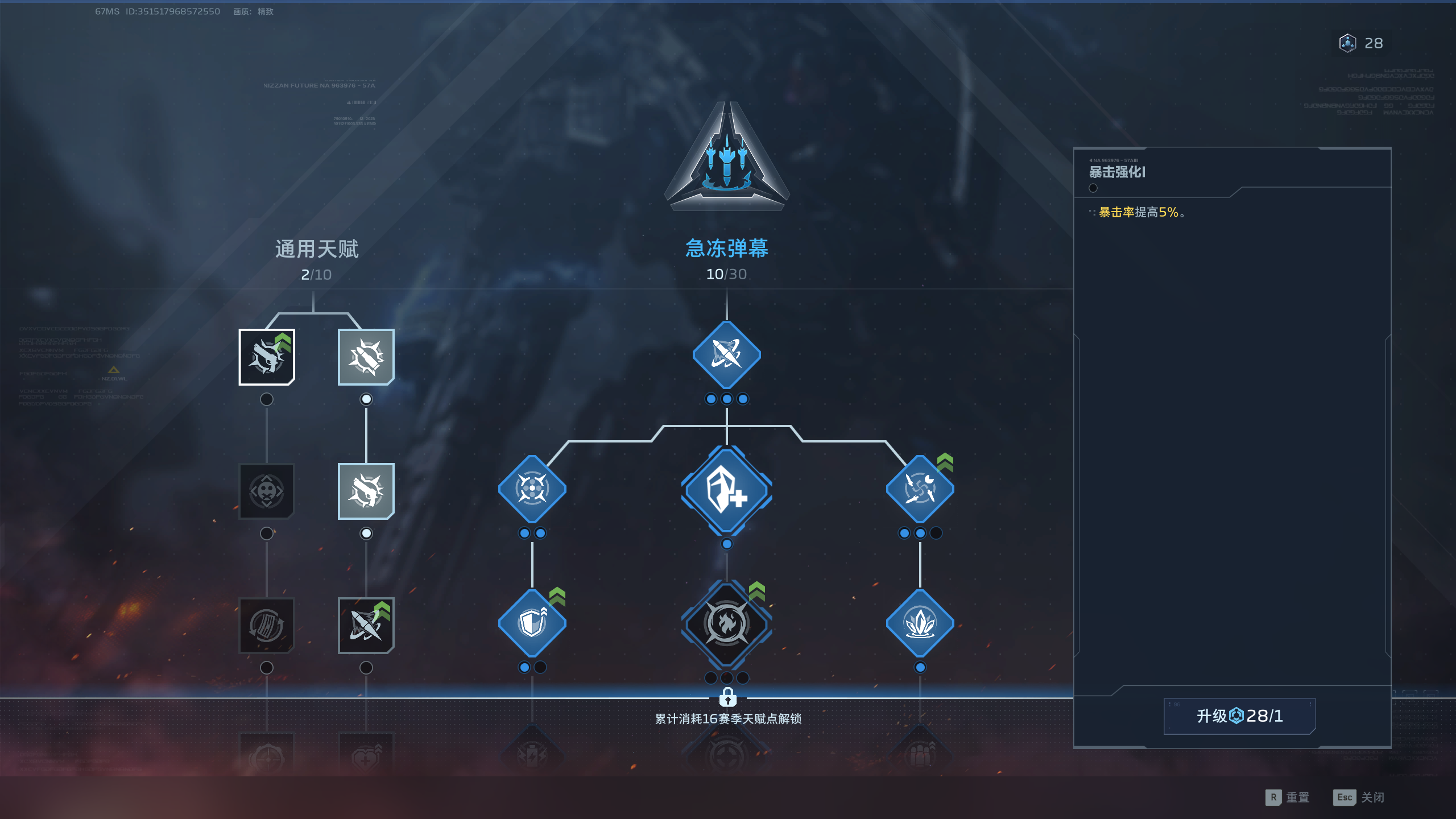Pick the shield talent diamond node
Image resolution: width=1456 pixels, height=819 pixels.
(532, 623)
